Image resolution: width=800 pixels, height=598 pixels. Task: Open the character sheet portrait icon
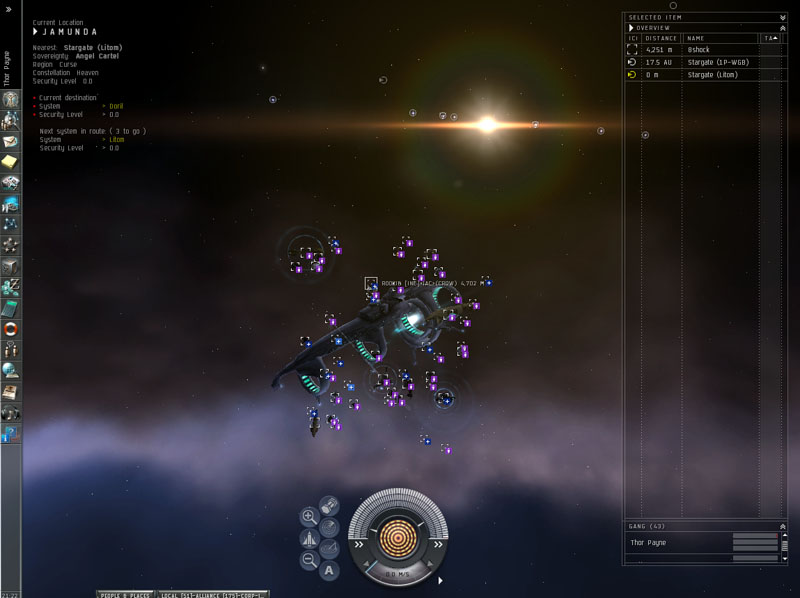tap(10, 99)
